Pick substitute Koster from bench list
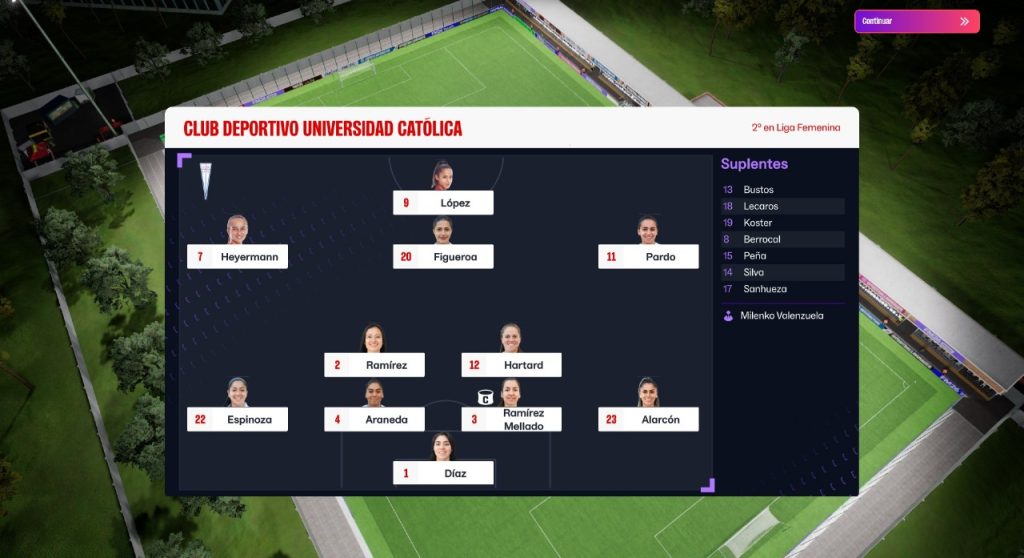This screenshot has height=558, width=1024. [782, 223]
